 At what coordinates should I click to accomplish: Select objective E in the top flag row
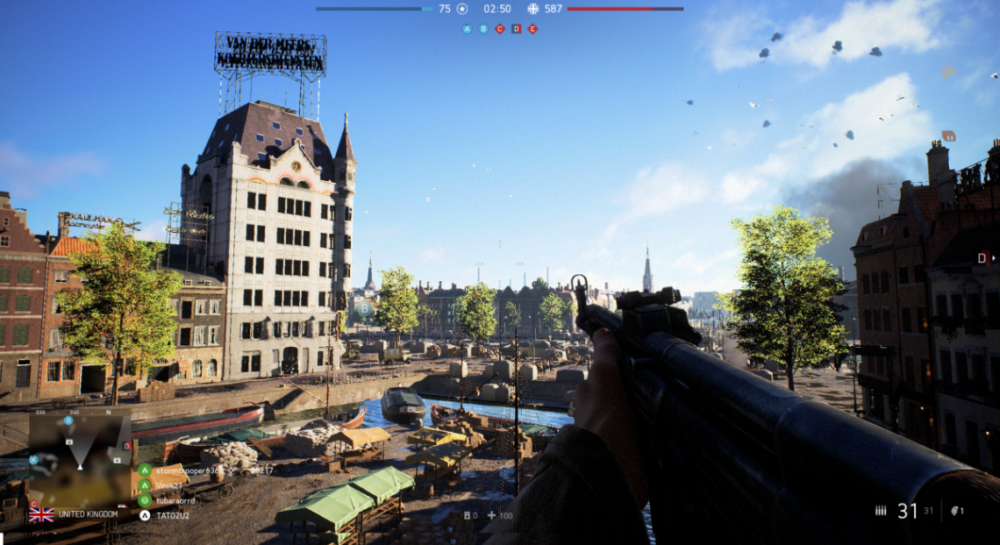[532, 29]
